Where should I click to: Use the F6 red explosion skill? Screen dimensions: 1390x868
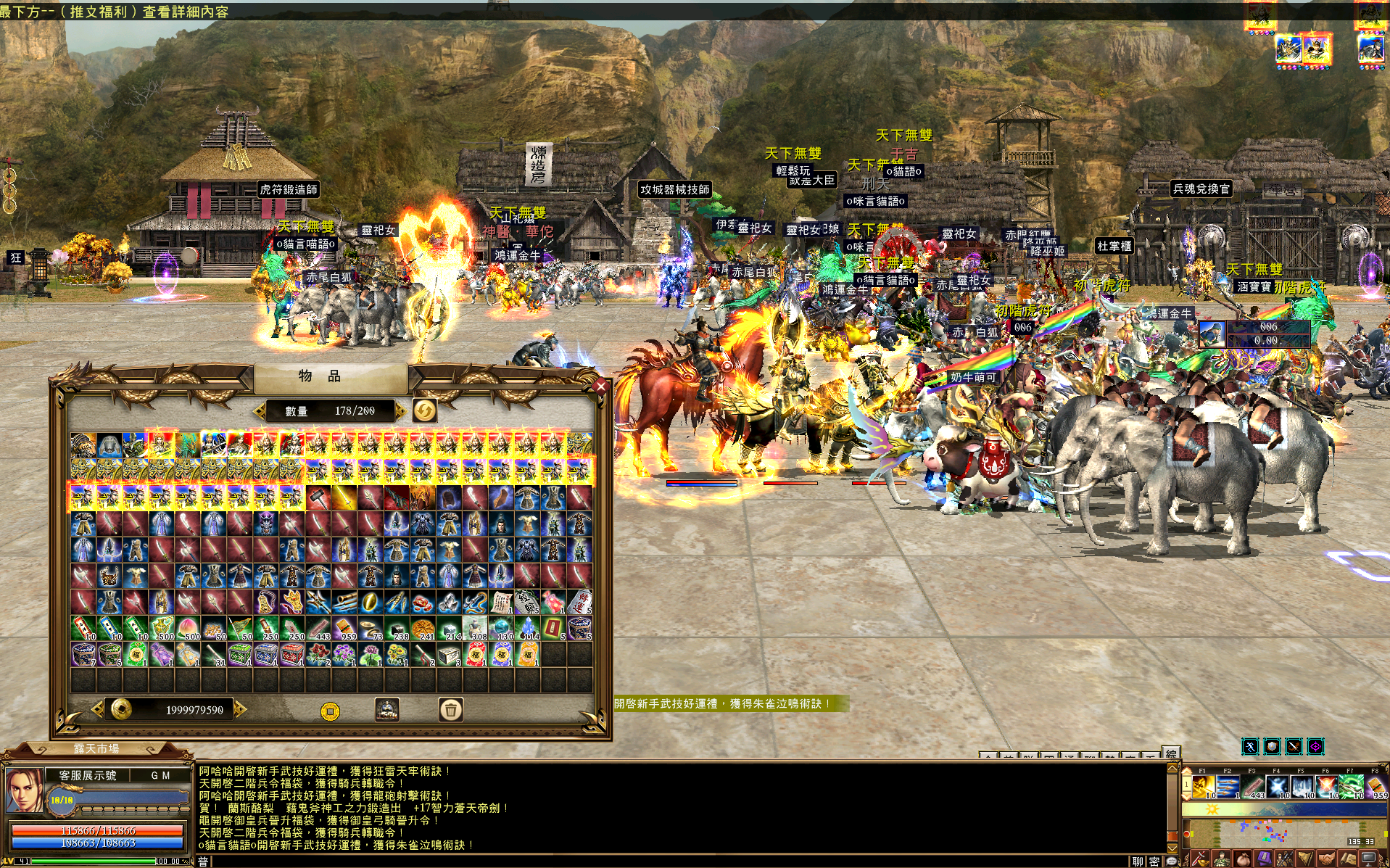click(1327, 786)
